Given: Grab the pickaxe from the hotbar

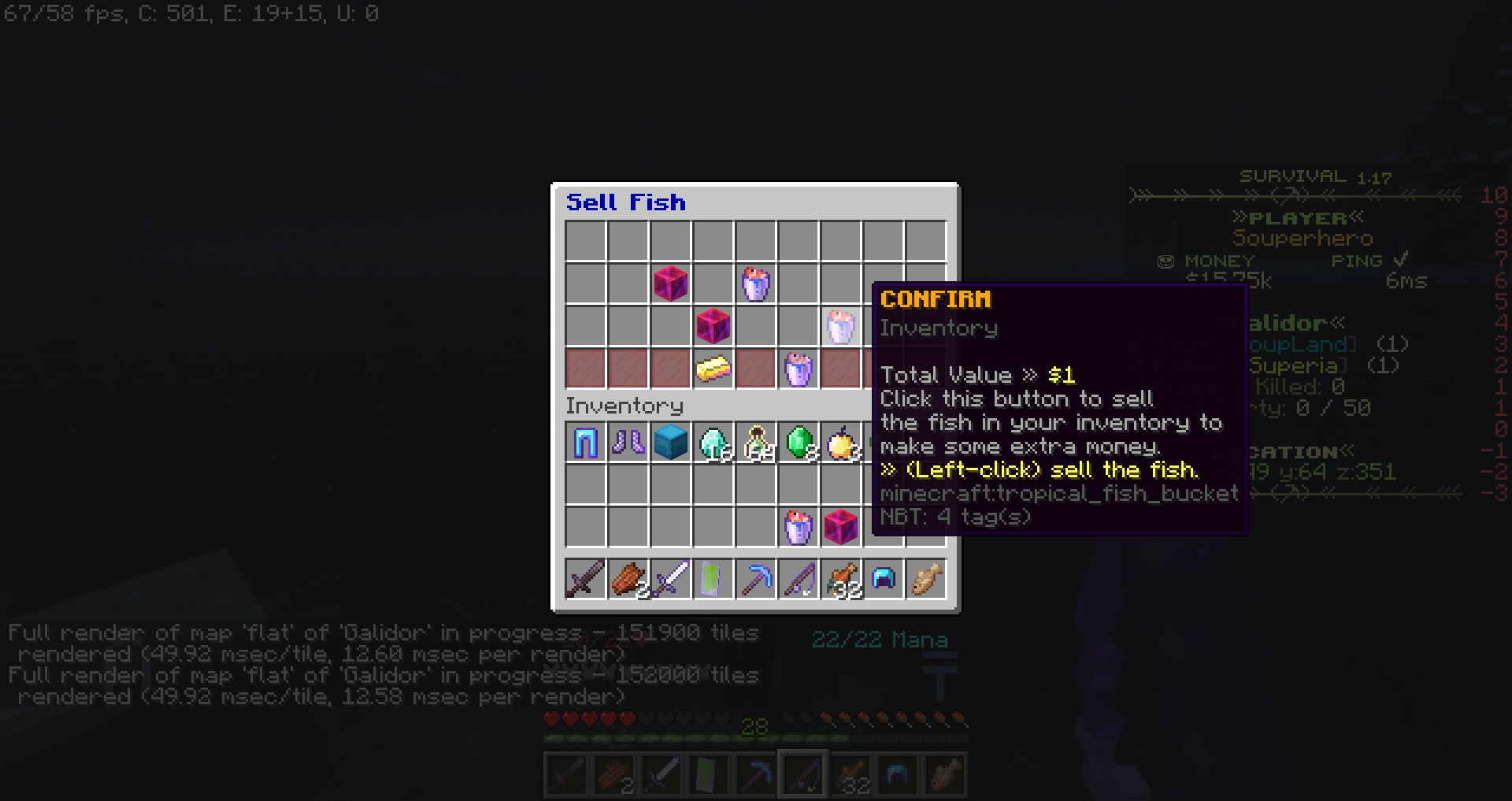Looking at the screenshot, I should coord(756,579).
